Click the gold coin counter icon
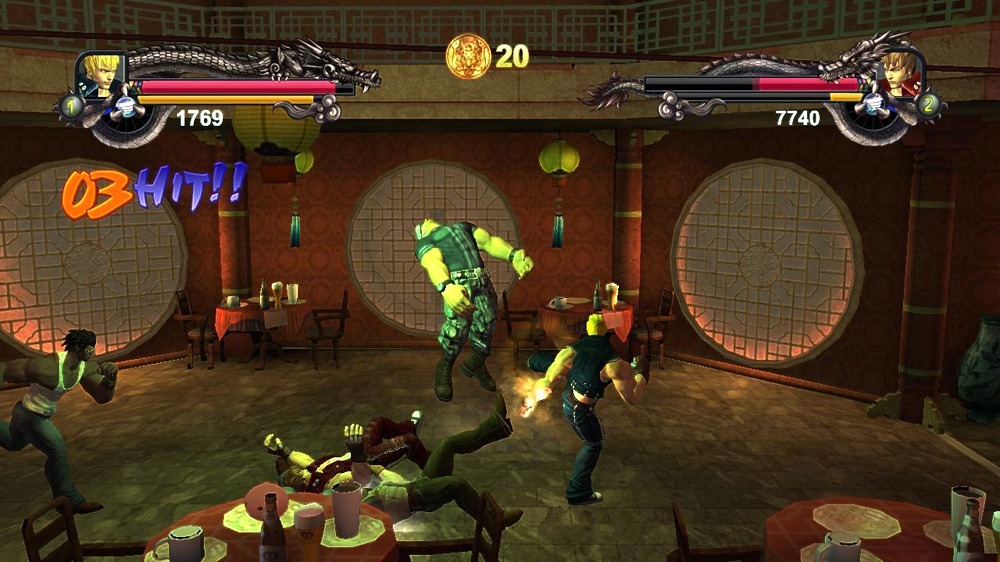The image size is (1000, 562). point(468,56)
